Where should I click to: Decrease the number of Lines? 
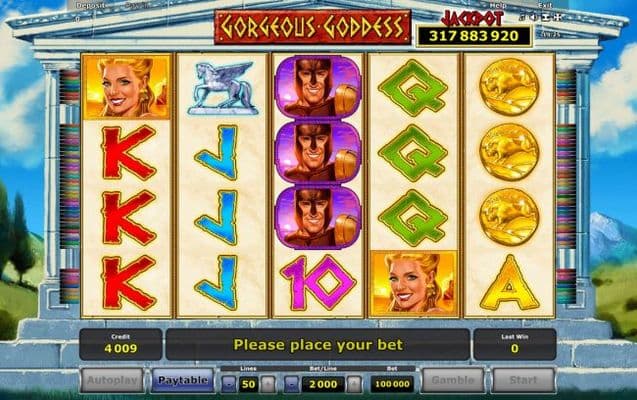pos(228,383)
